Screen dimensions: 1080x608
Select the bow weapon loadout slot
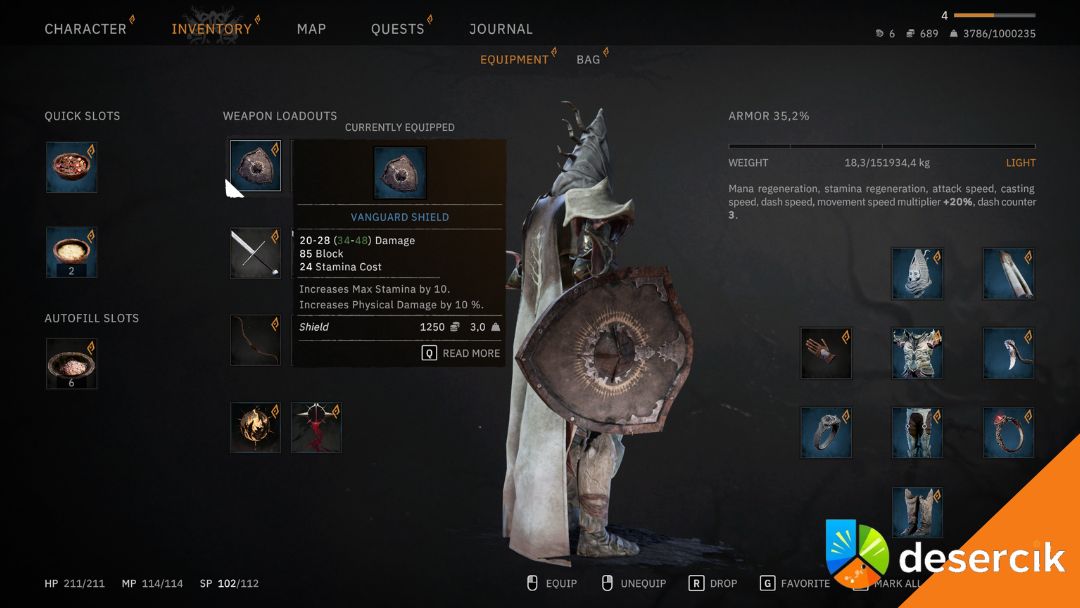click(256, 340)
